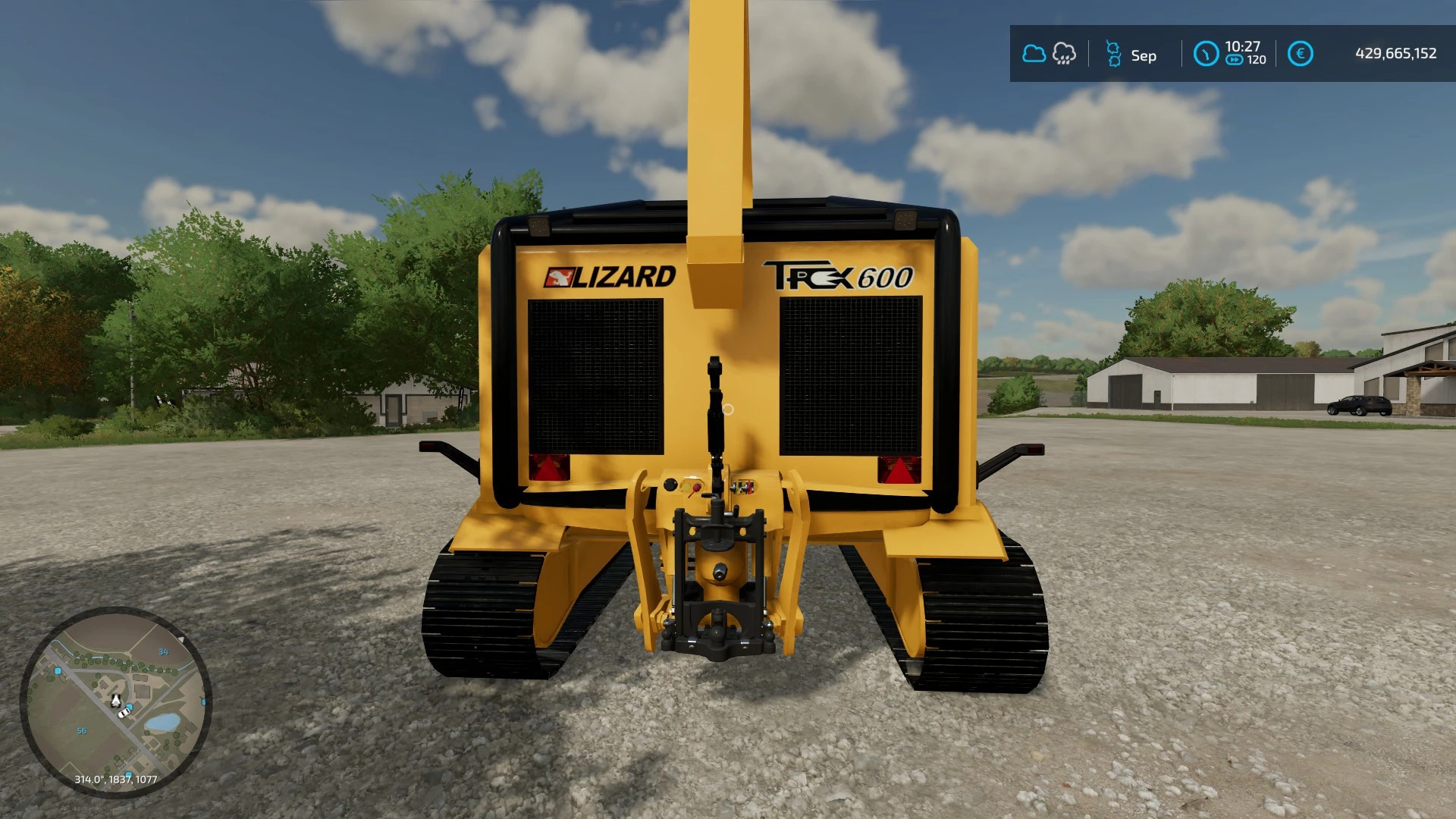
Task: Expand field 56 on the minimap
Action: (x=82, y=730)
